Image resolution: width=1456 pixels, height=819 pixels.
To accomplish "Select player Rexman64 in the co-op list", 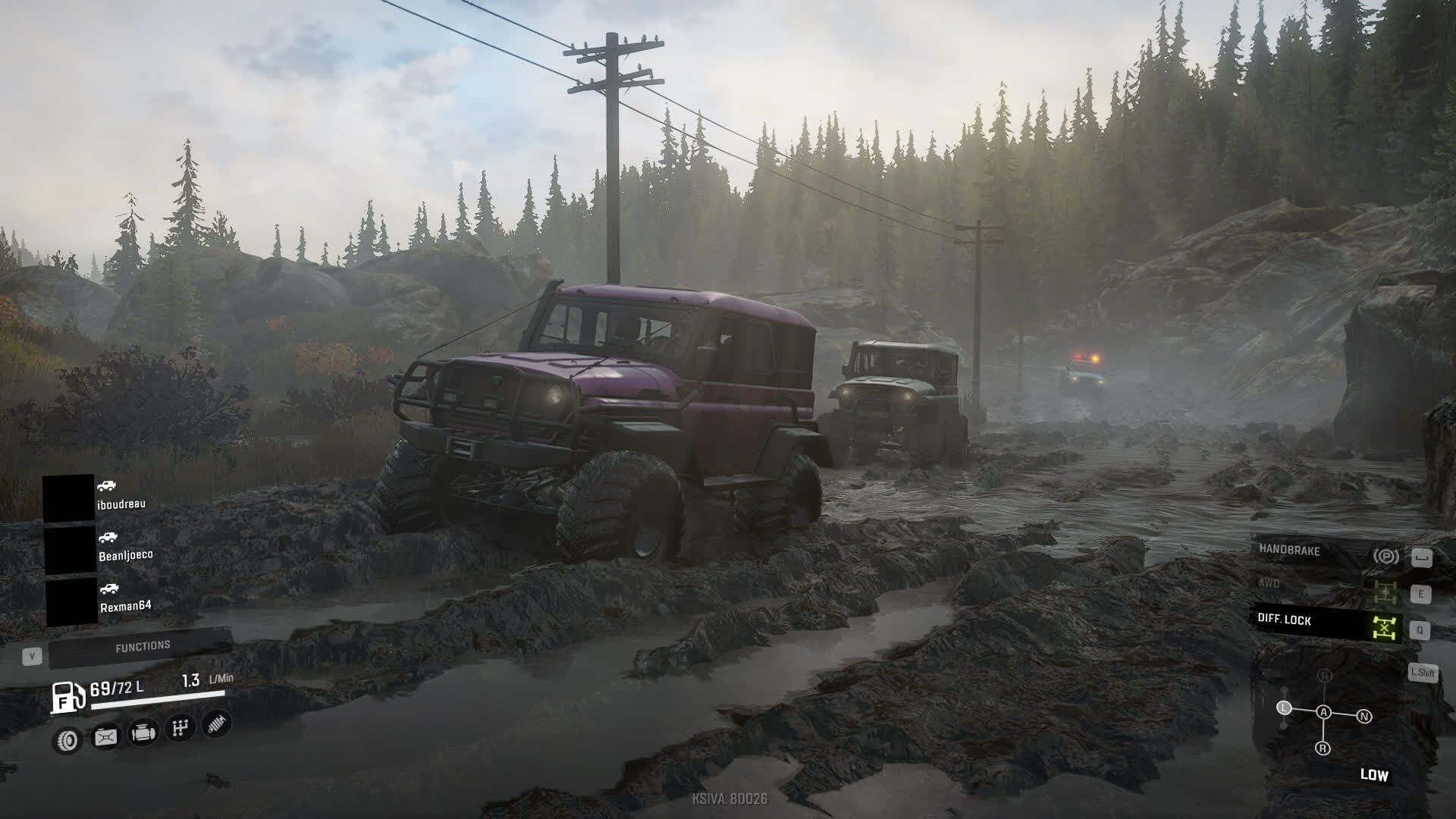I will point(125,606).
